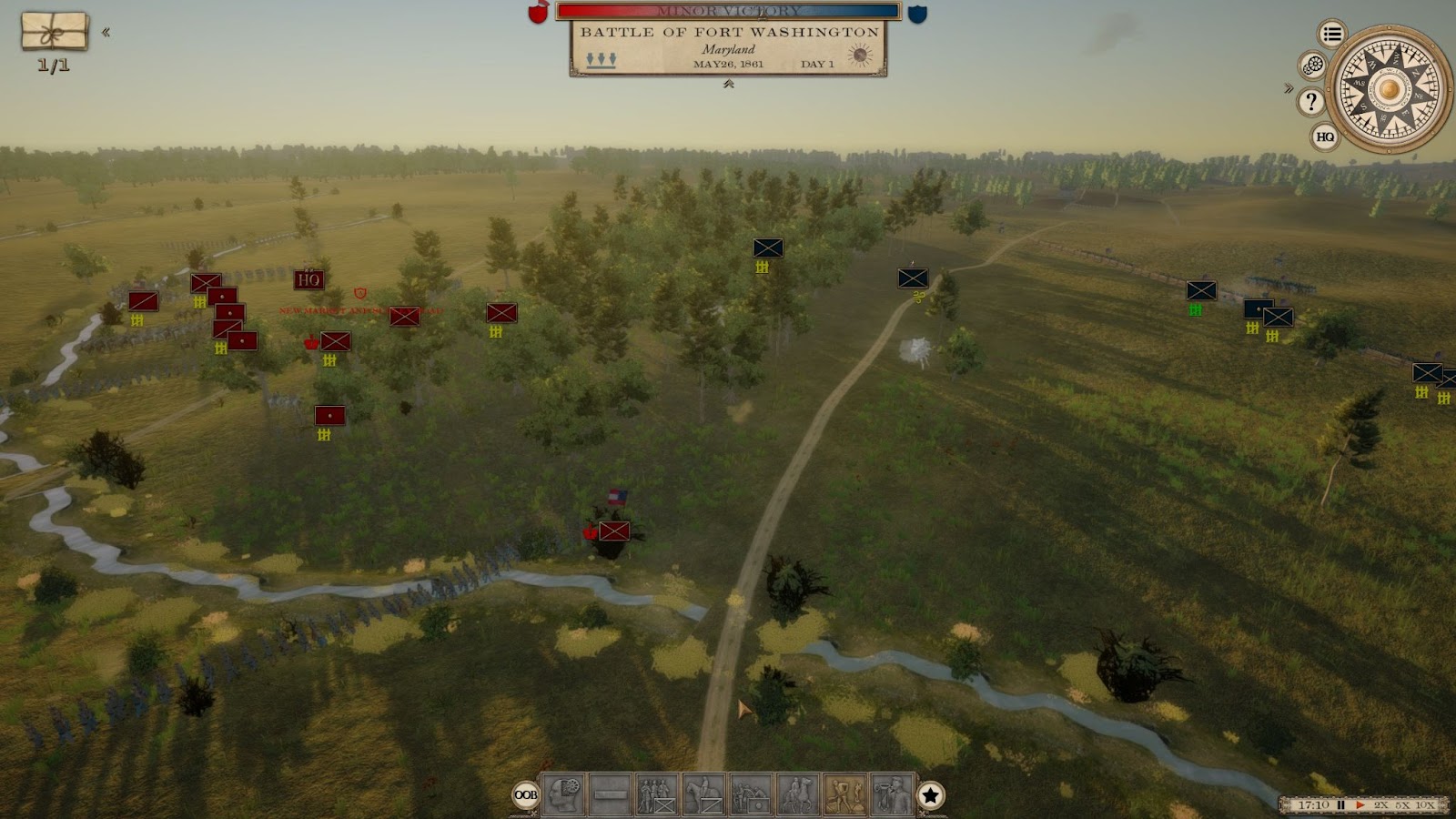The image size is (1456, 819).
Task: Pause the battle clock
Action: point(1340,805)
